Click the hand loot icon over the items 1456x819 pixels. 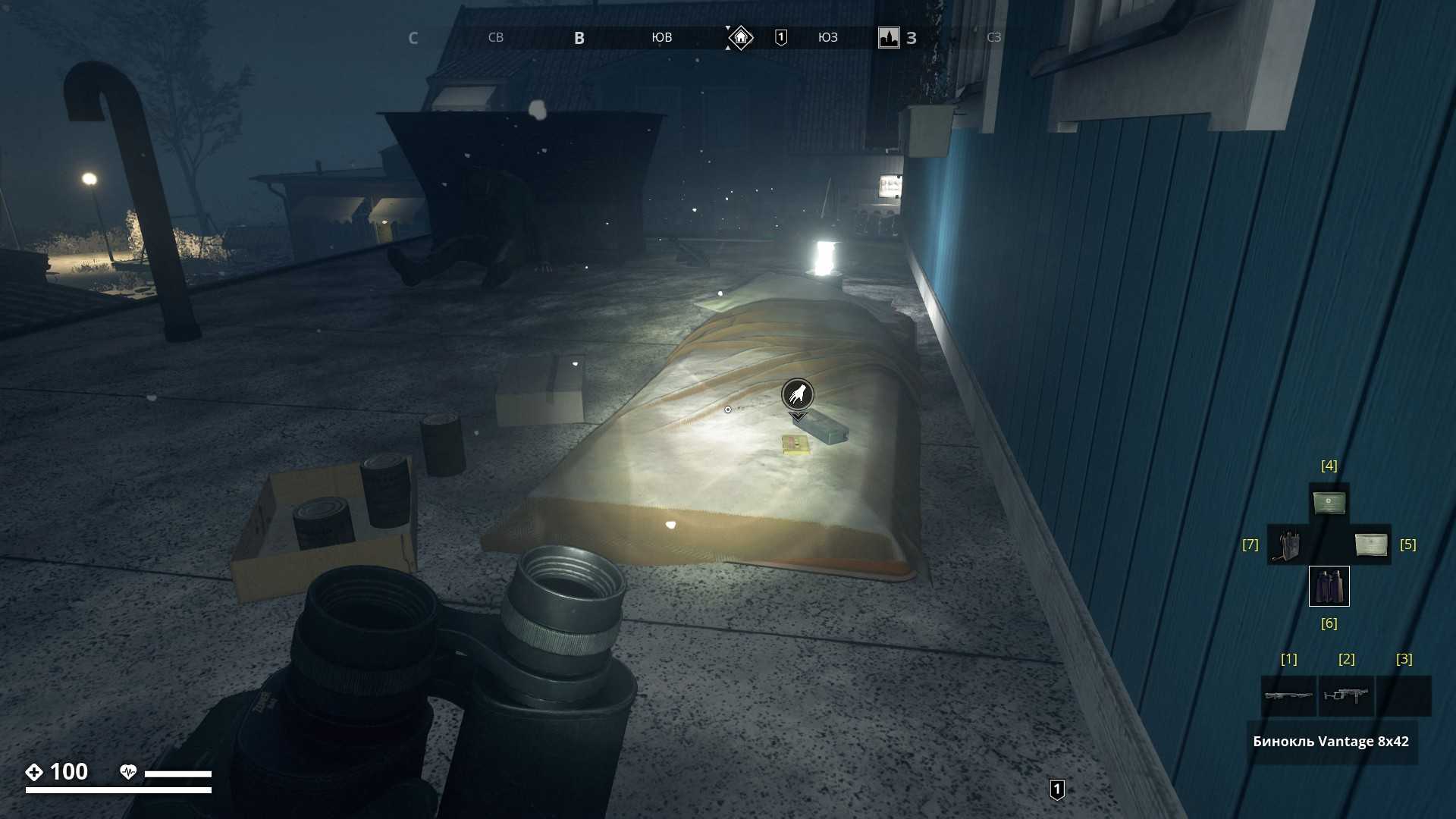tap(797, 394)
